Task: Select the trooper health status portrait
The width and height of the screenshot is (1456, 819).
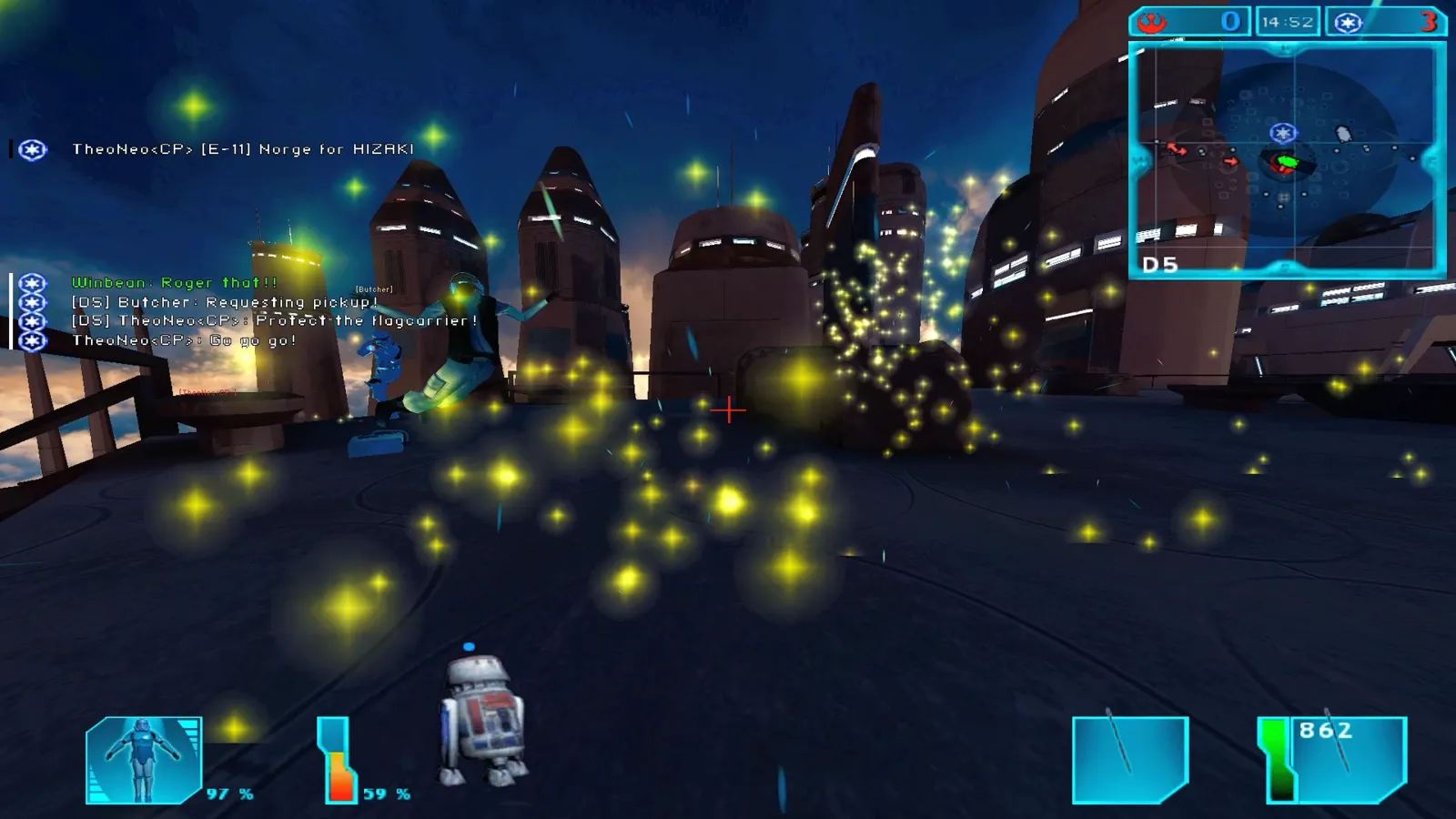Action: click(x=144, y=760)
